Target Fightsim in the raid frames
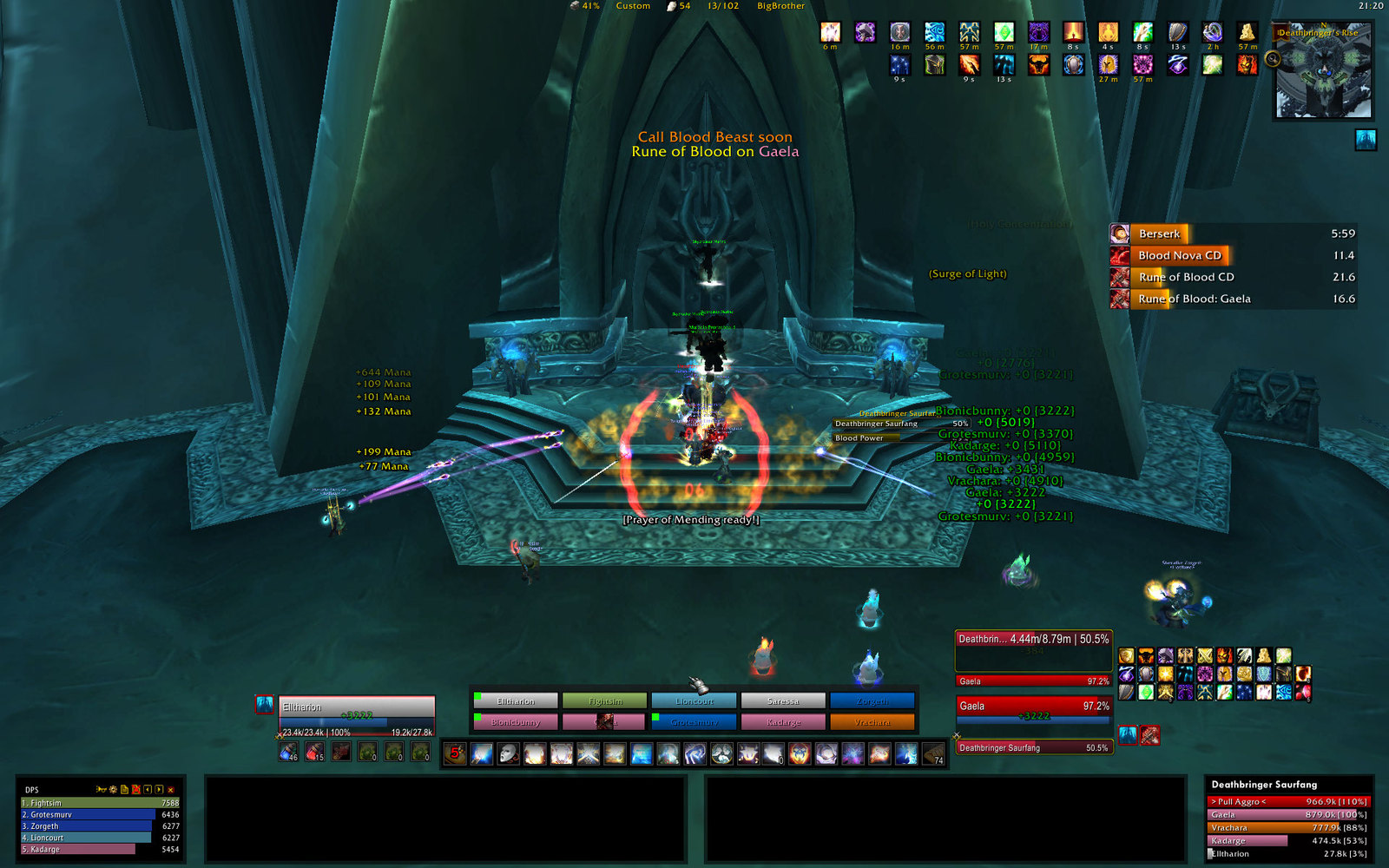The image size is (1389, 868). coord(605,700)
